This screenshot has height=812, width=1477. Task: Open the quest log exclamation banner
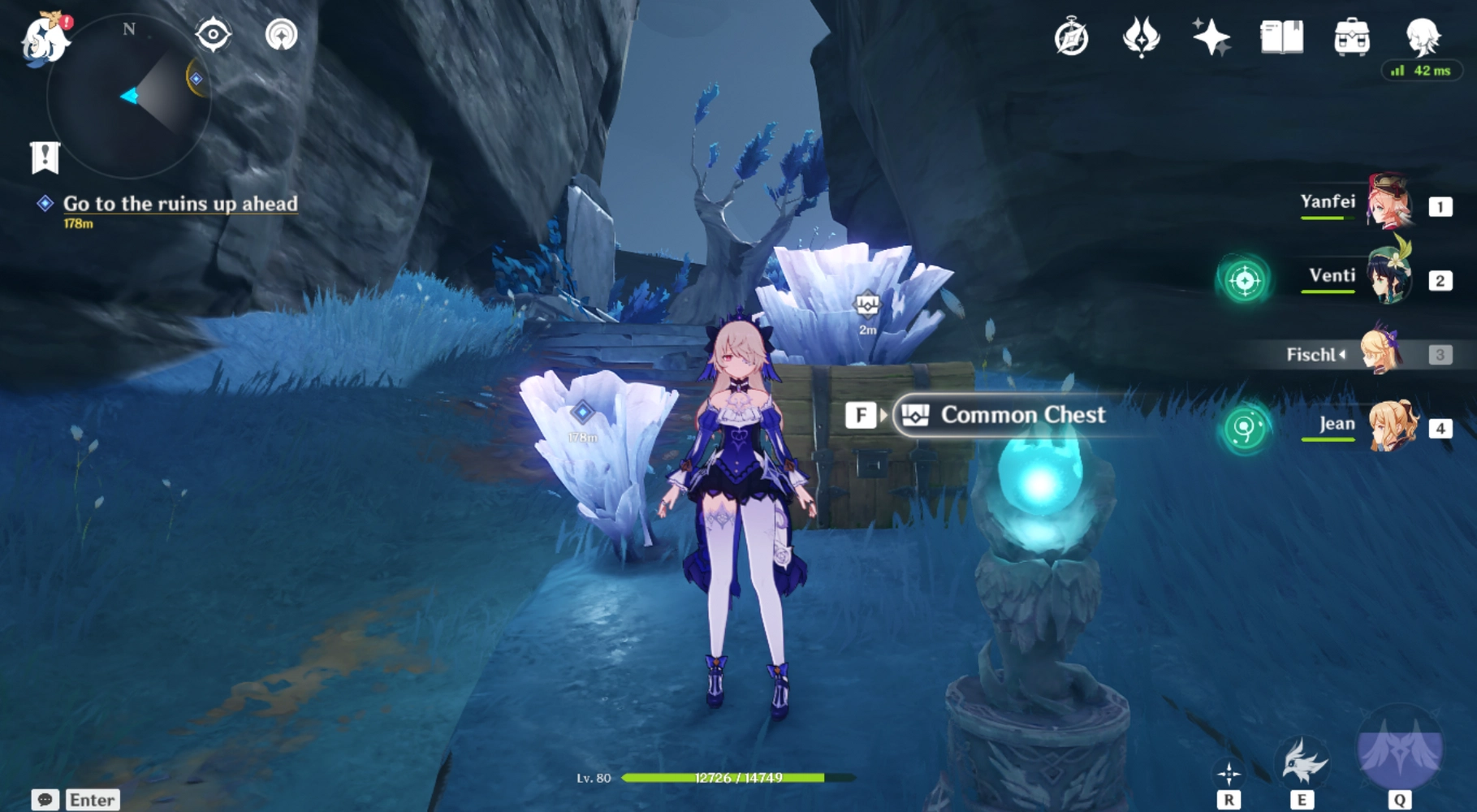pyautogui.click(x=45, y=157)
